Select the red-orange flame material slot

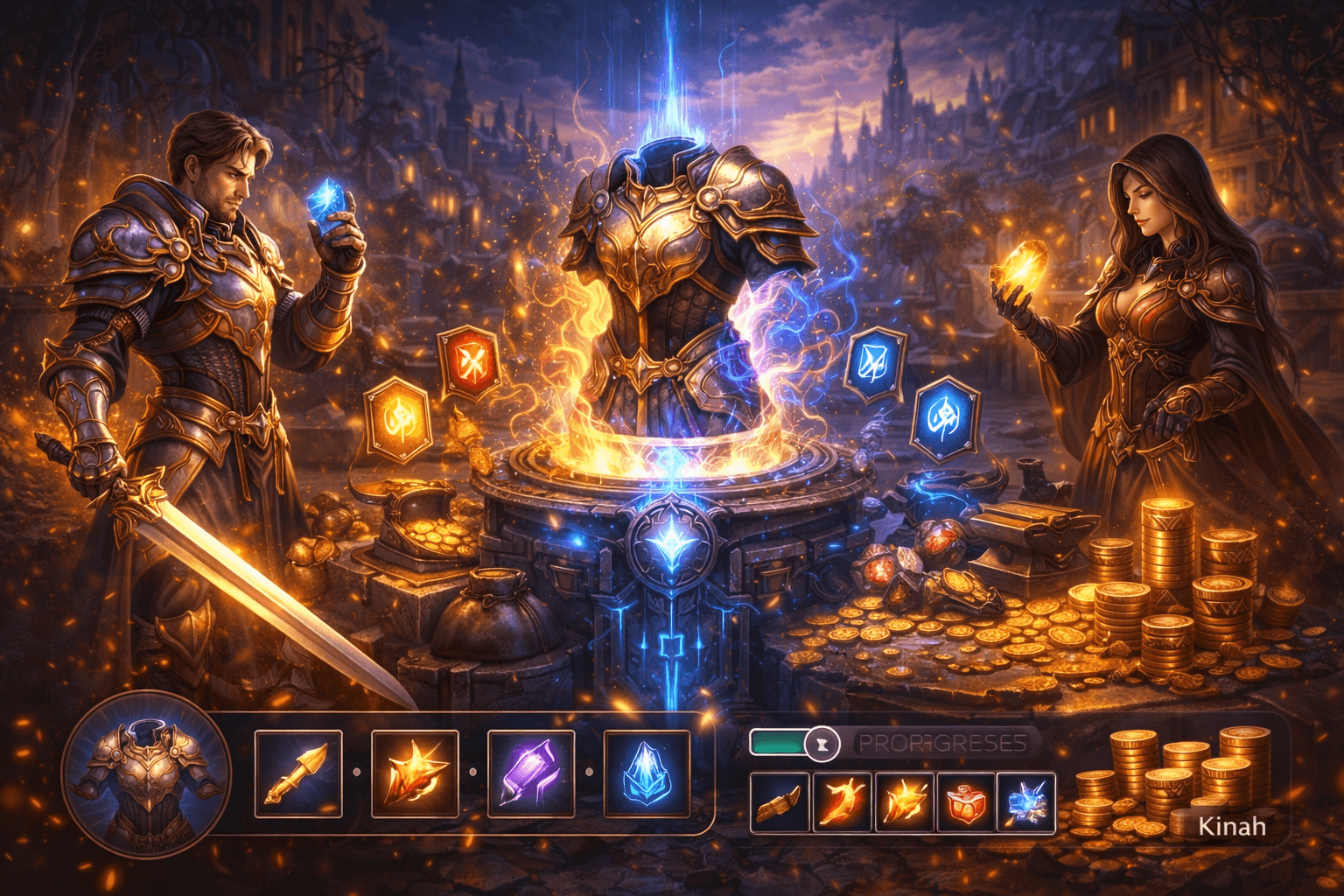pos(842,802)
